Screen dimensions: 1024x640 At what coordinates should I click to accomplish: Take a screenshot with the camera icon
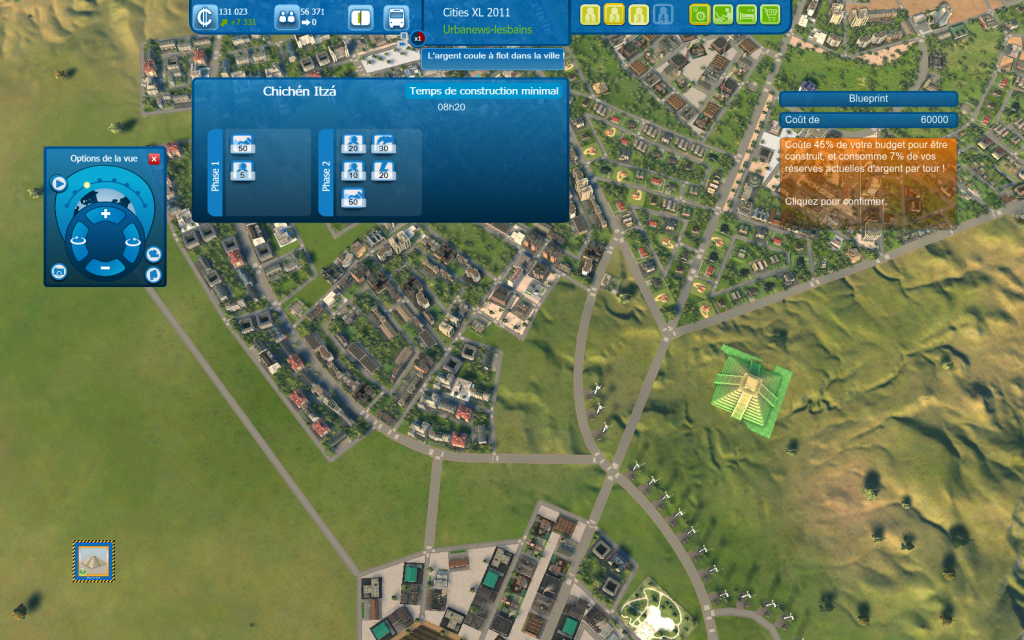[x=59, y=272]
